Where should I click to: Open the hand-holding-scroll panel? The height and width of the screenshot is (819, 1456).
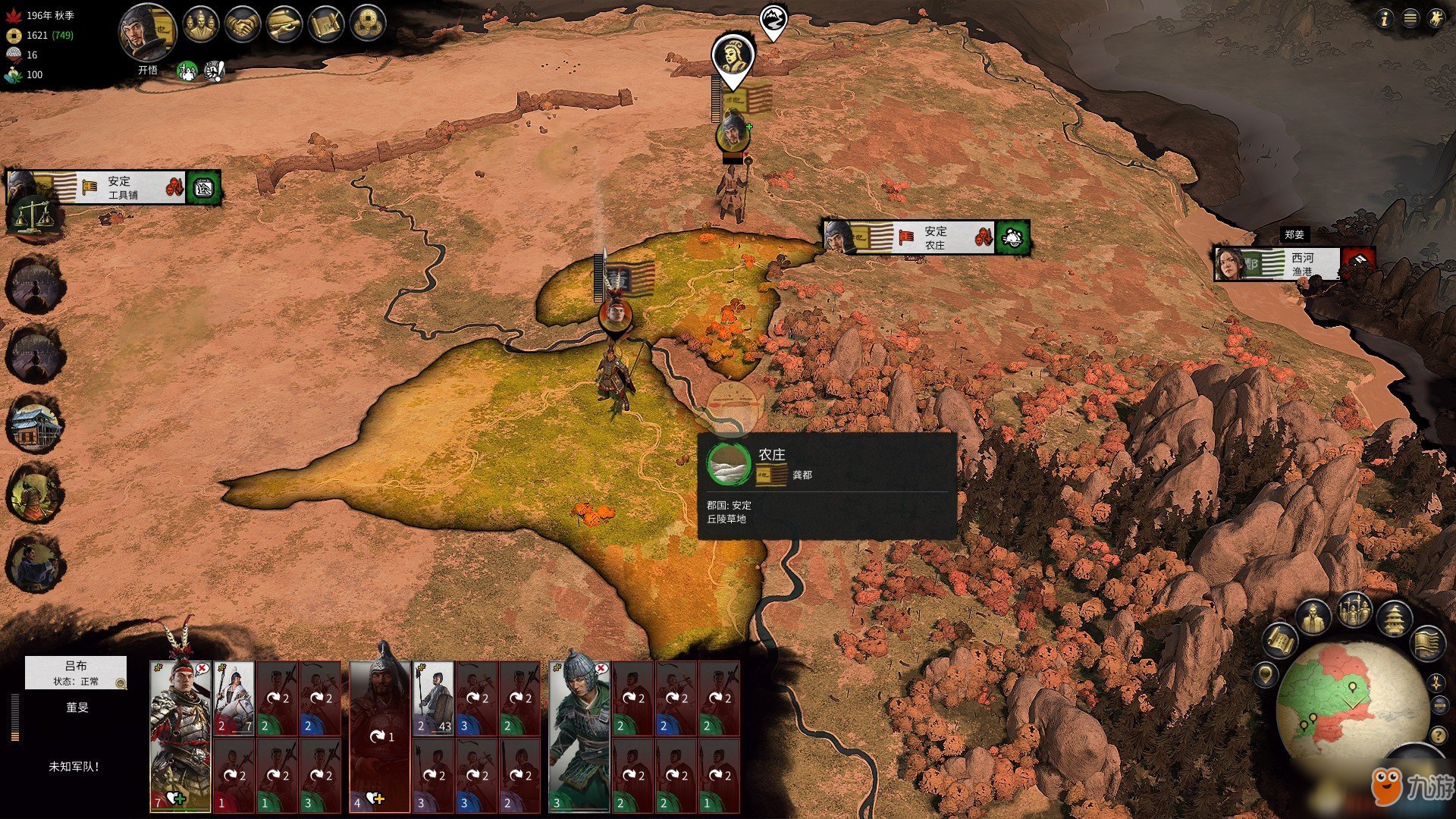(284, 25)
